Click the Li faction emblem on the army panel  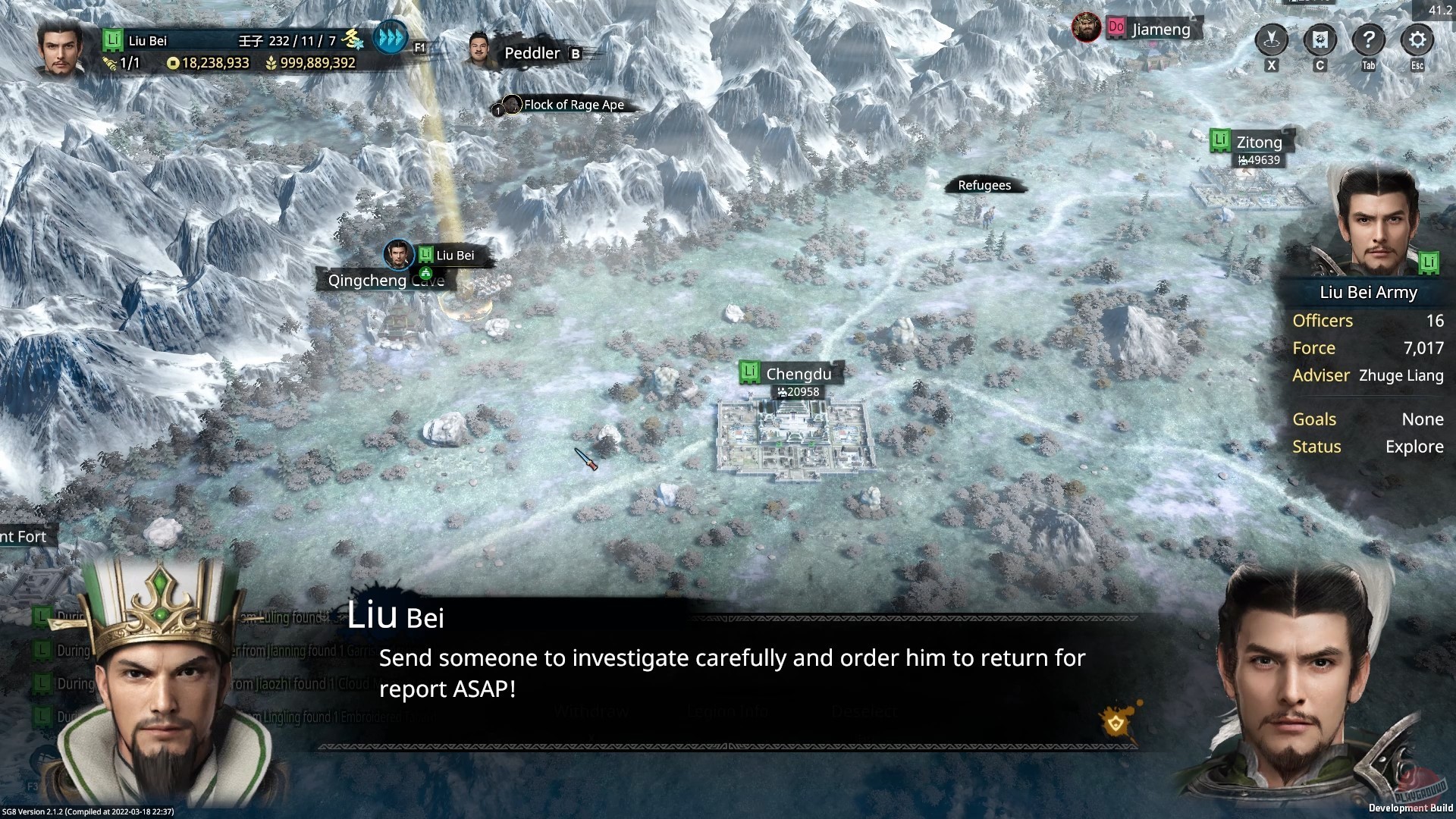pos(1429,263)
